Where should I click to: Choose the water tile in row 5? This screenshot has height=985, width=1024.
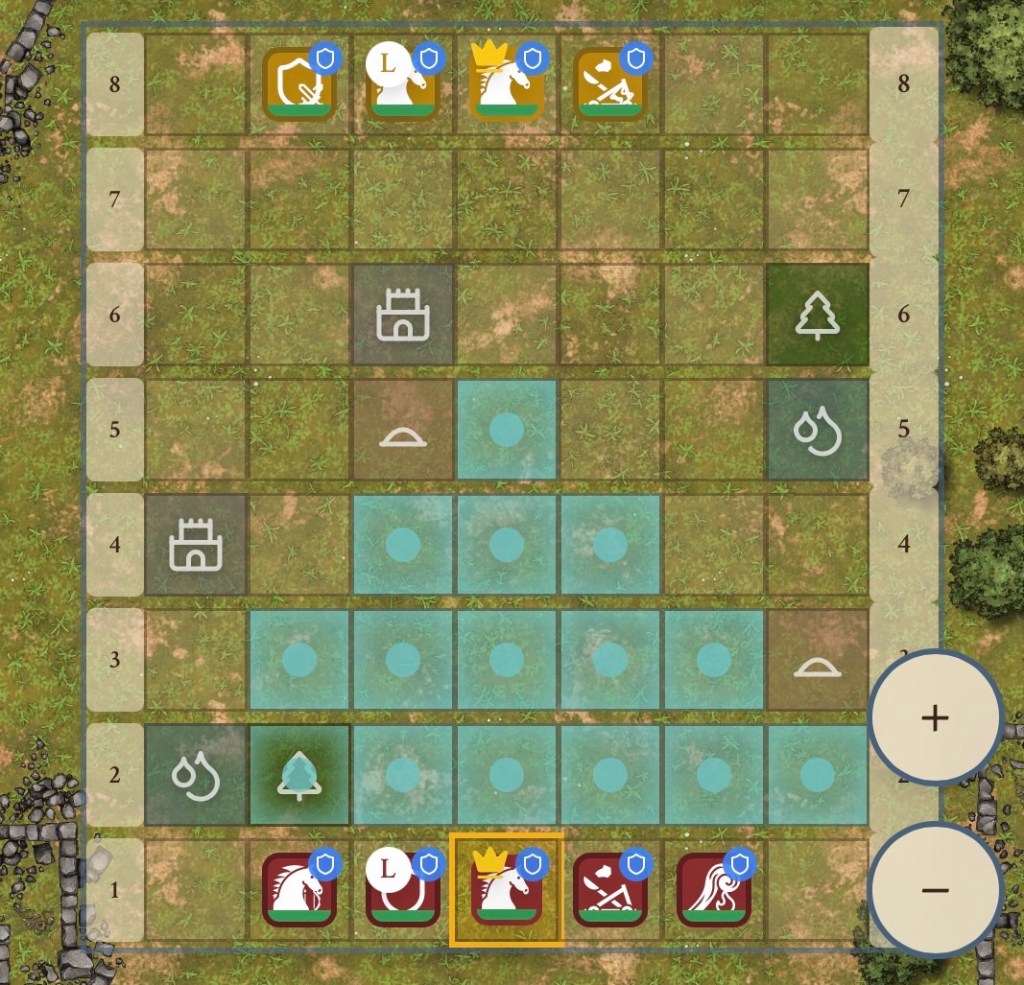click(x=817, y=429)
